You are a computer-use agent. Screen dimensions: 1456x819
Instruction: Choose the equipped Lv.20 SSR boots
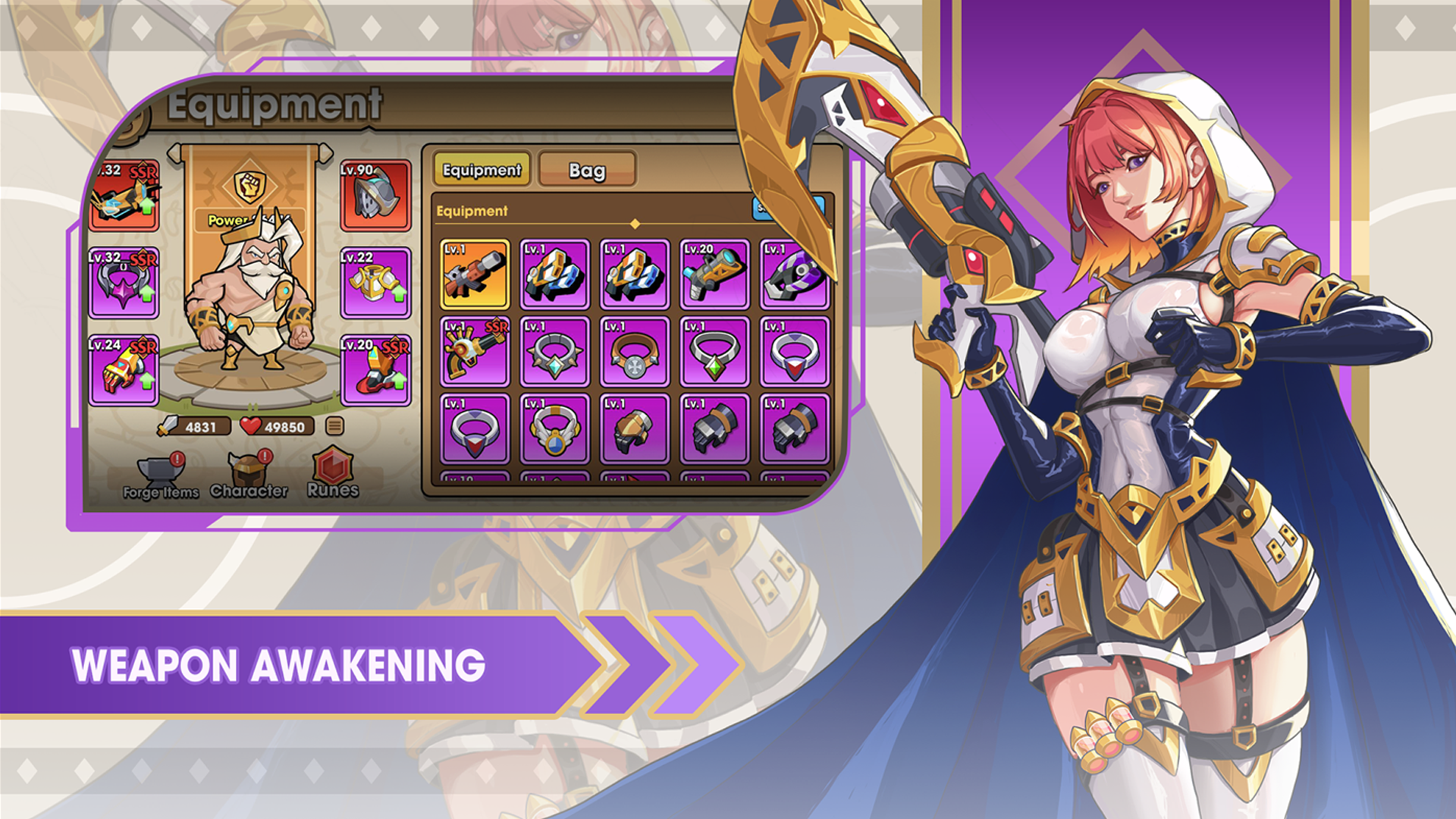[x=376, y=370]
